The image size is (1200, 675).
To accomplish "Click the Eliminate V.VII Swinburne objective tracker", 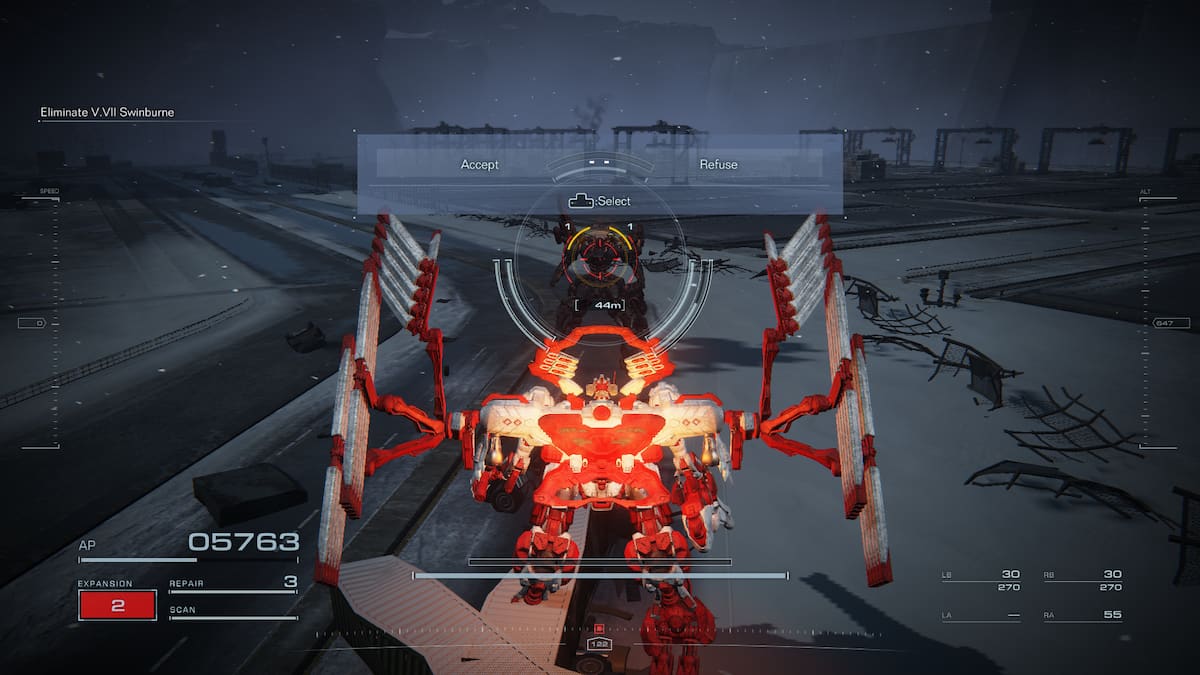I will click(107, 113).
